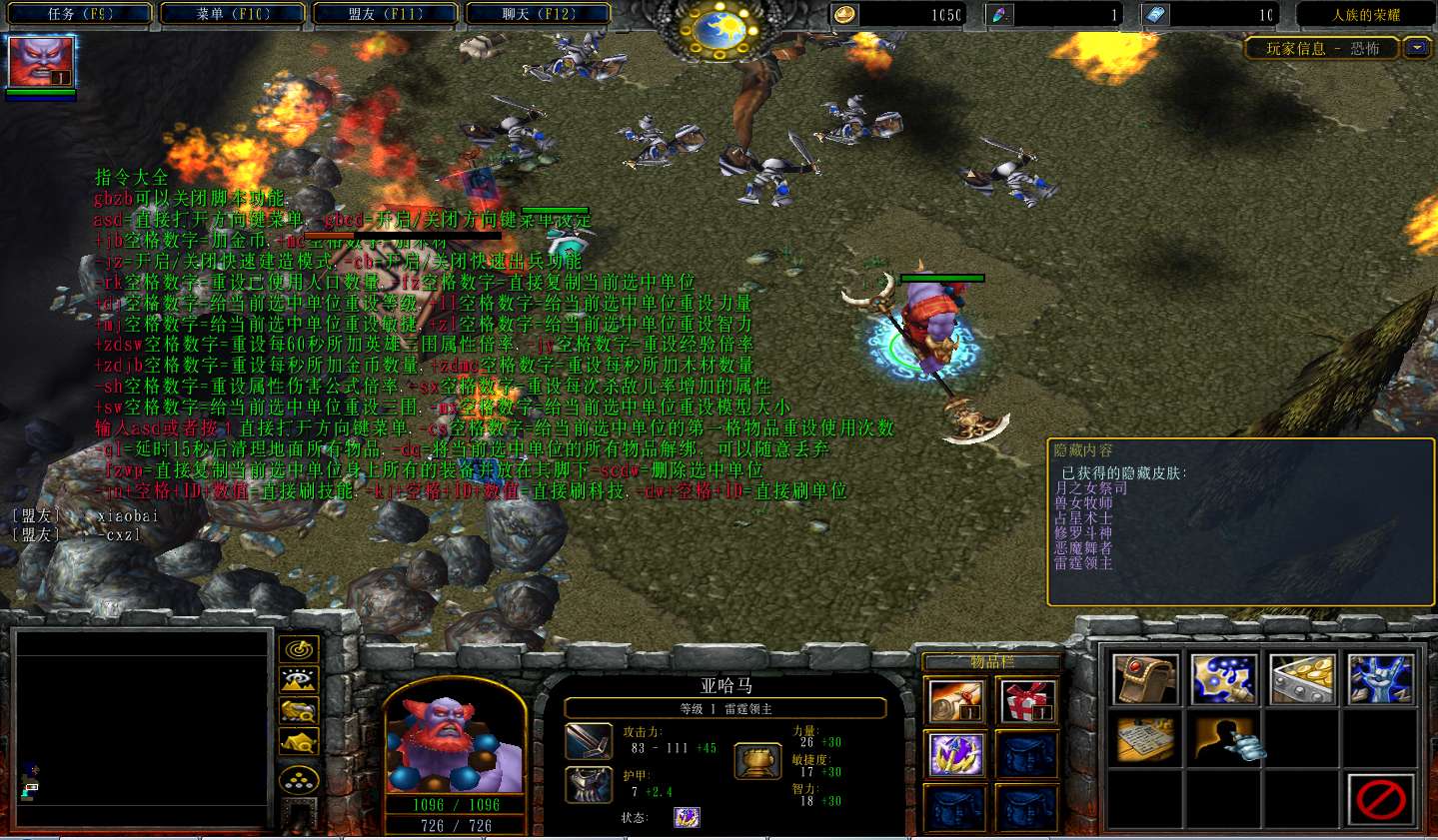Click the silhouette with gauntlet command
This screenshot has width=1438, height=840.
pos(1223,739)
